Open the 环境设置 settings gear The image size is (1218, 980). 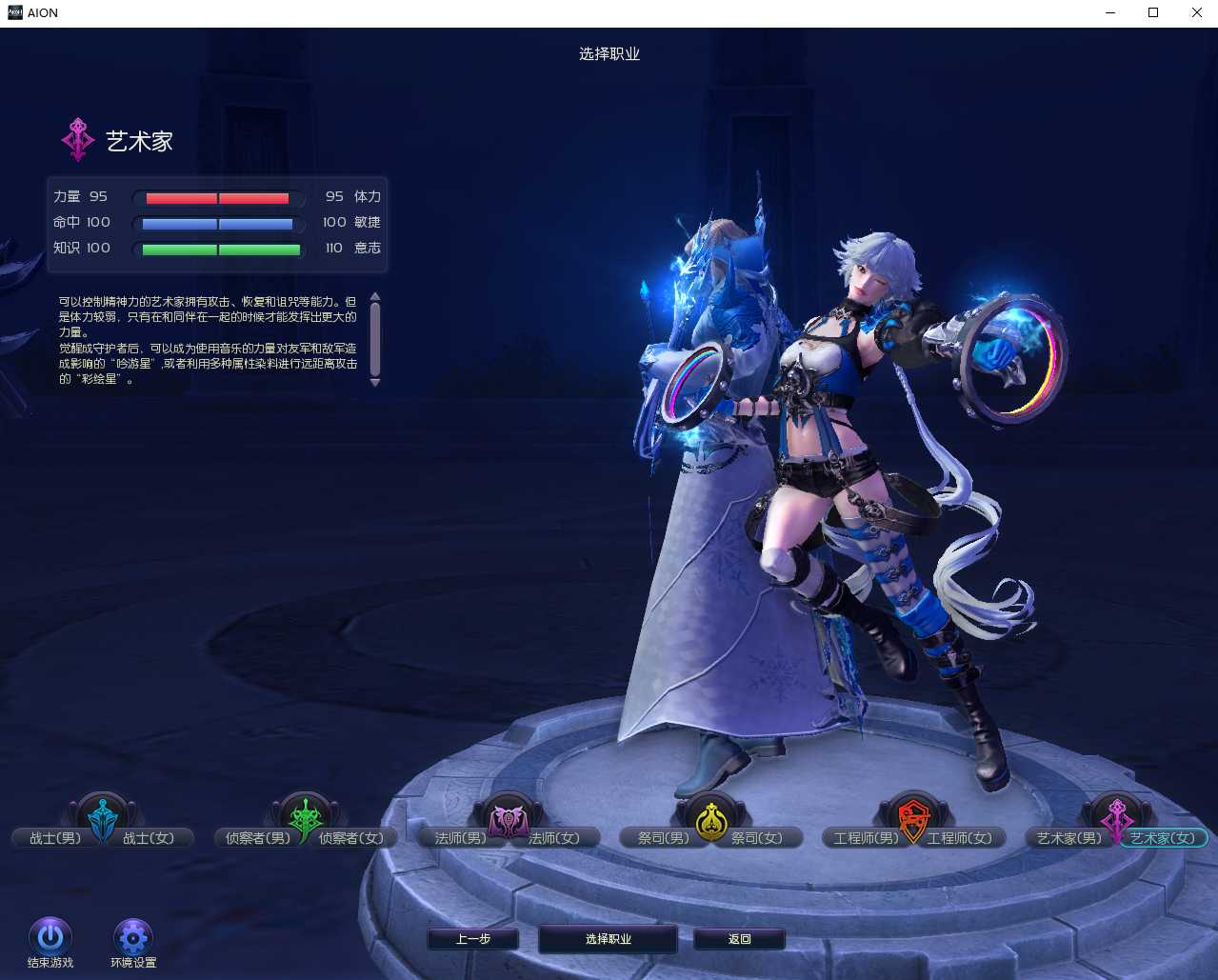(133, 937)
